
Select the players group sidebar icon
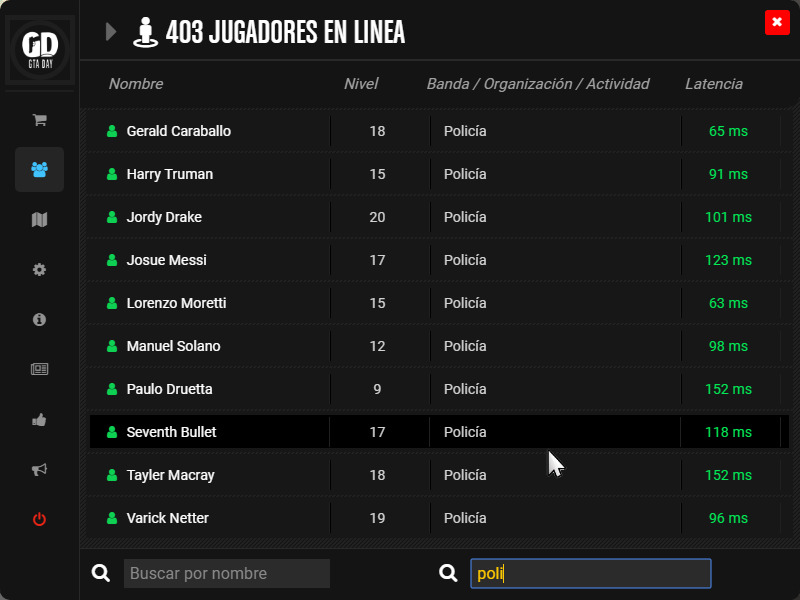click(40, 170)
